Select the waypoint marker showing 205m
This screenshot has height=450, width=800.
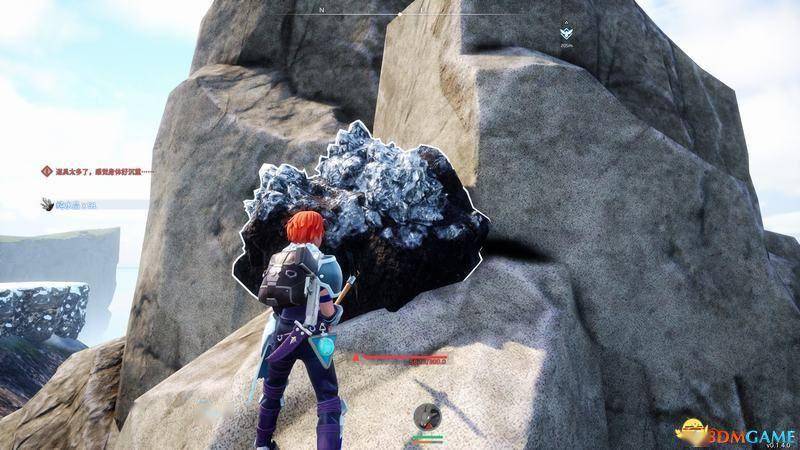coord(567,33)
